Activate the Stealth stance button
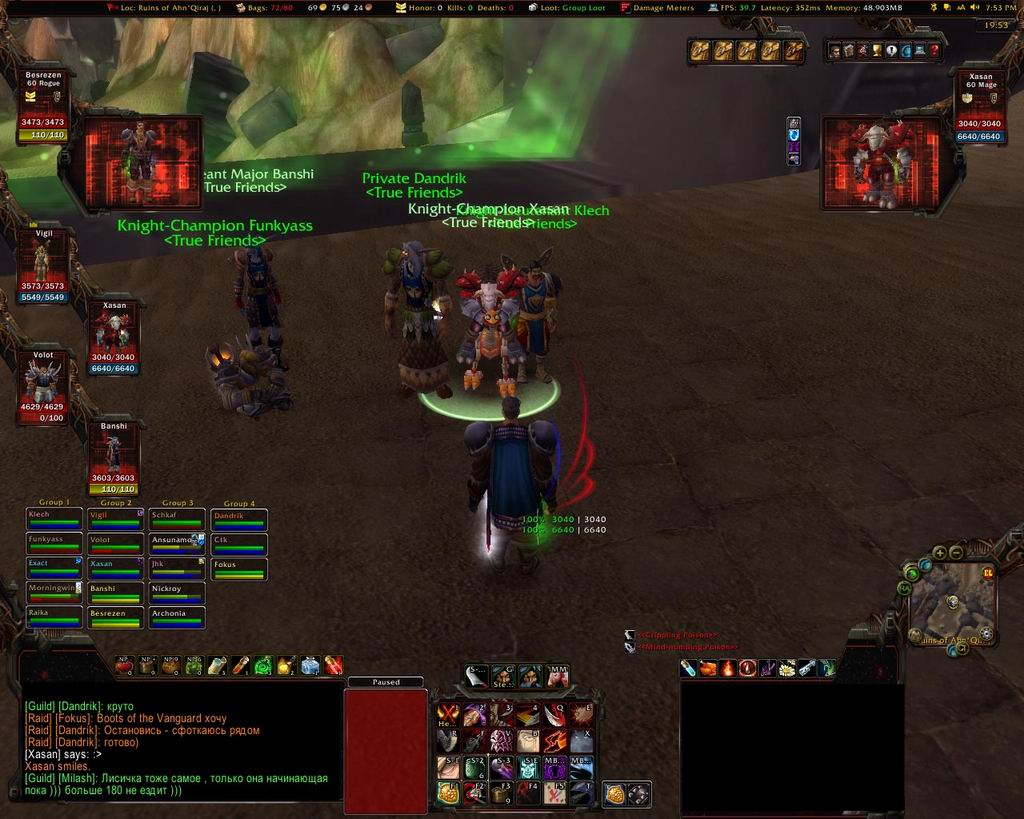 (x=503, y=677)
